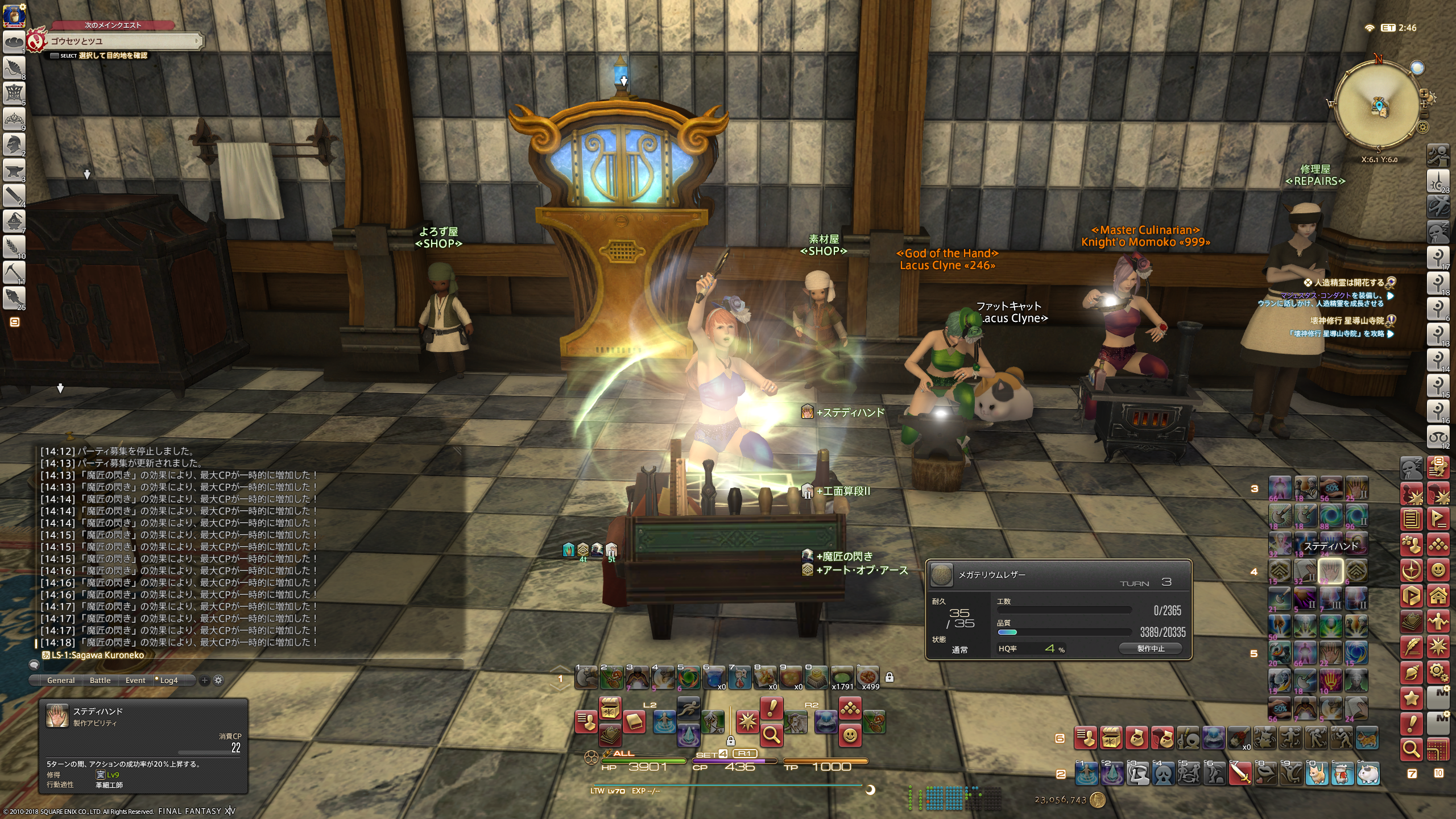Click the sprint running figure icon
The image size is (1456, 819).
click(688, 709)
